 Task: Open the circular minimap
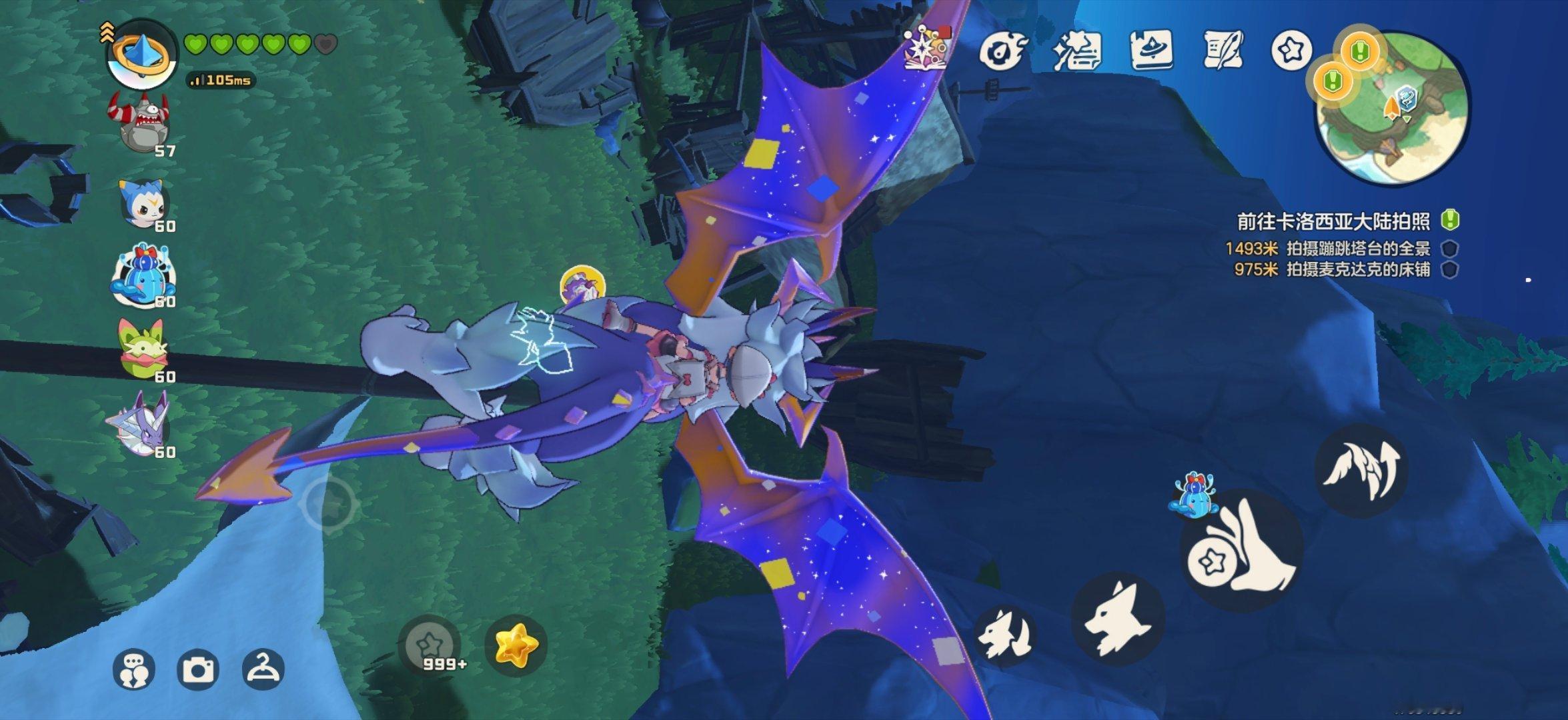pos(1391,108)
